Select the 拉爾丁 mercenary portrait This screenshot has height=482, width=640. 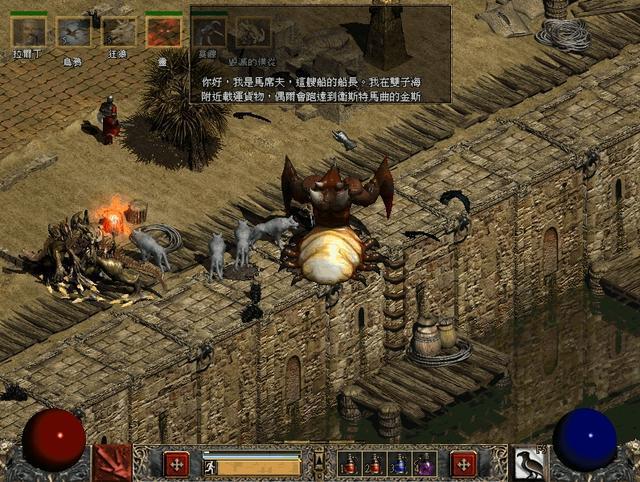pos(28,32)
